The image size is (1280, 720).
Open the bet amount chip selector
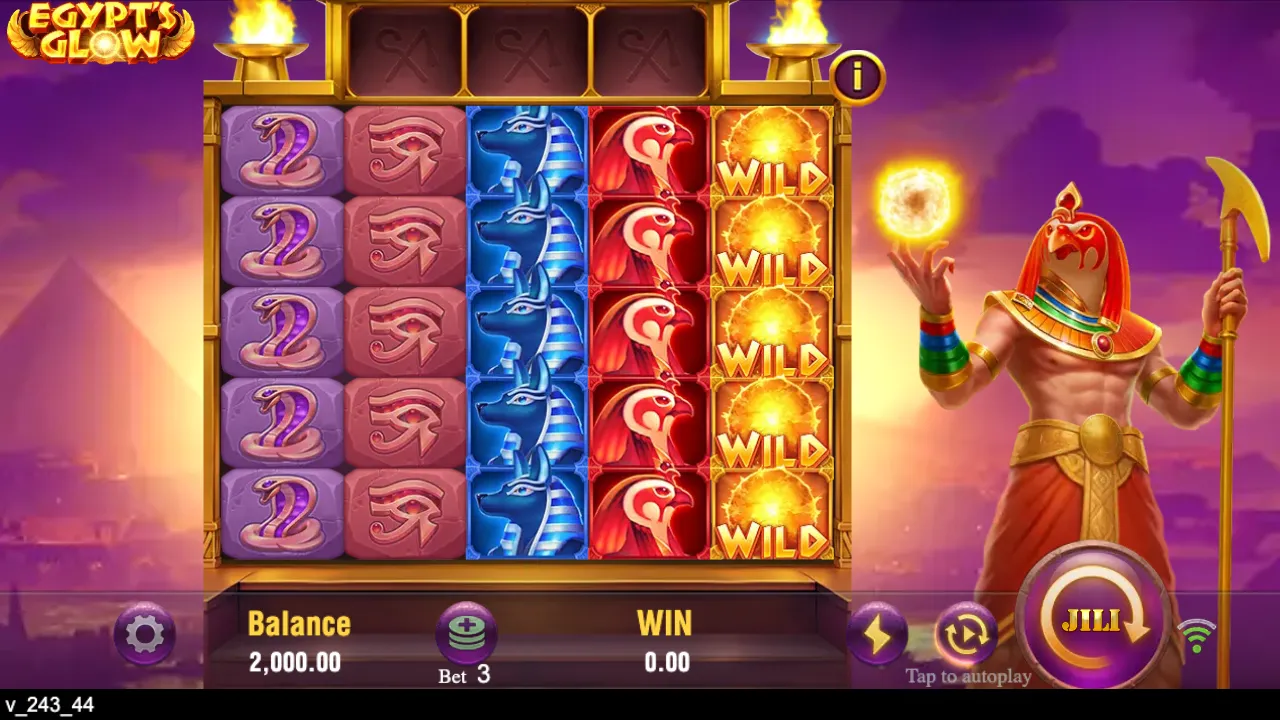coord(466,633)
